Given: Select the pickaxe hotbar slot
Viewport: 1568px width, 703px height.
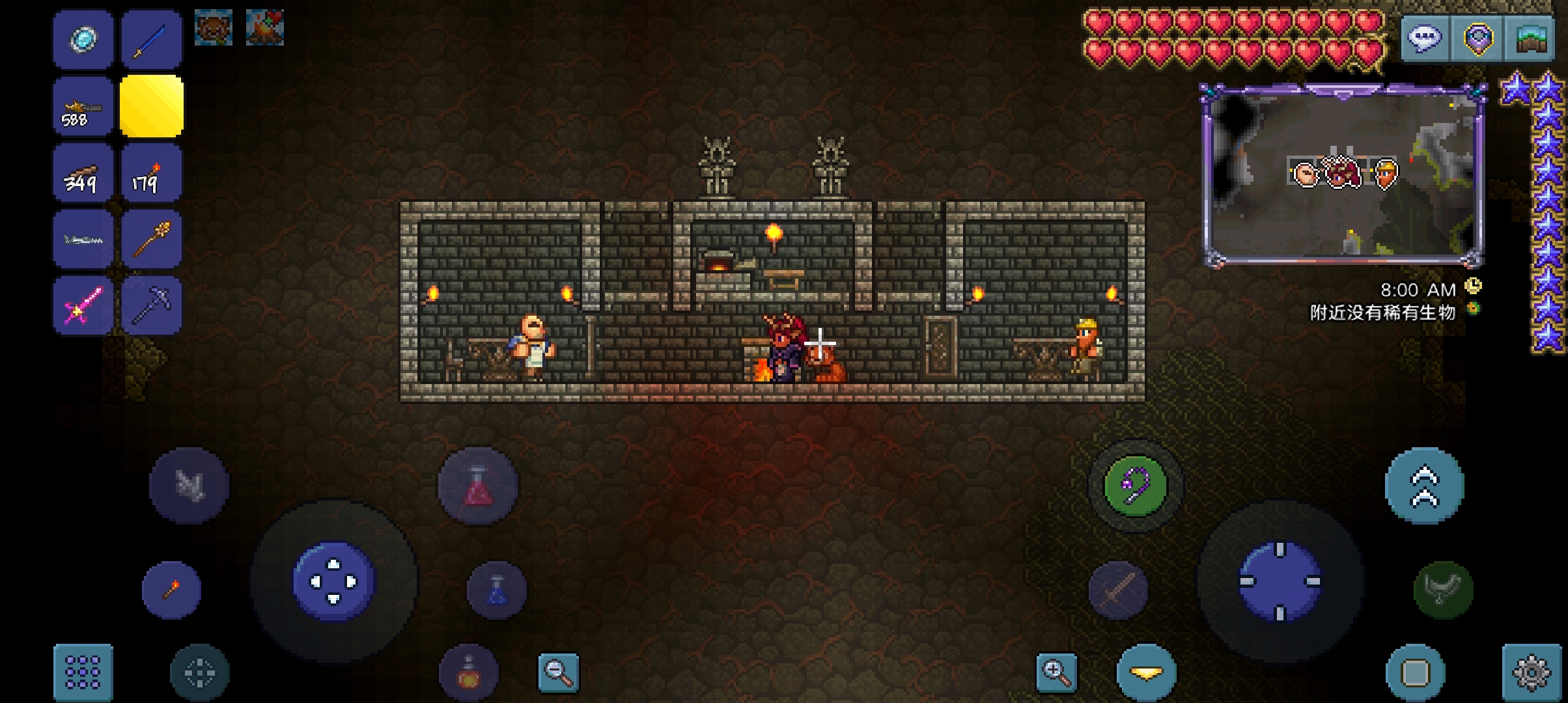Looking at the screenshot, I should pyautogui.click(x=151, y=305).
